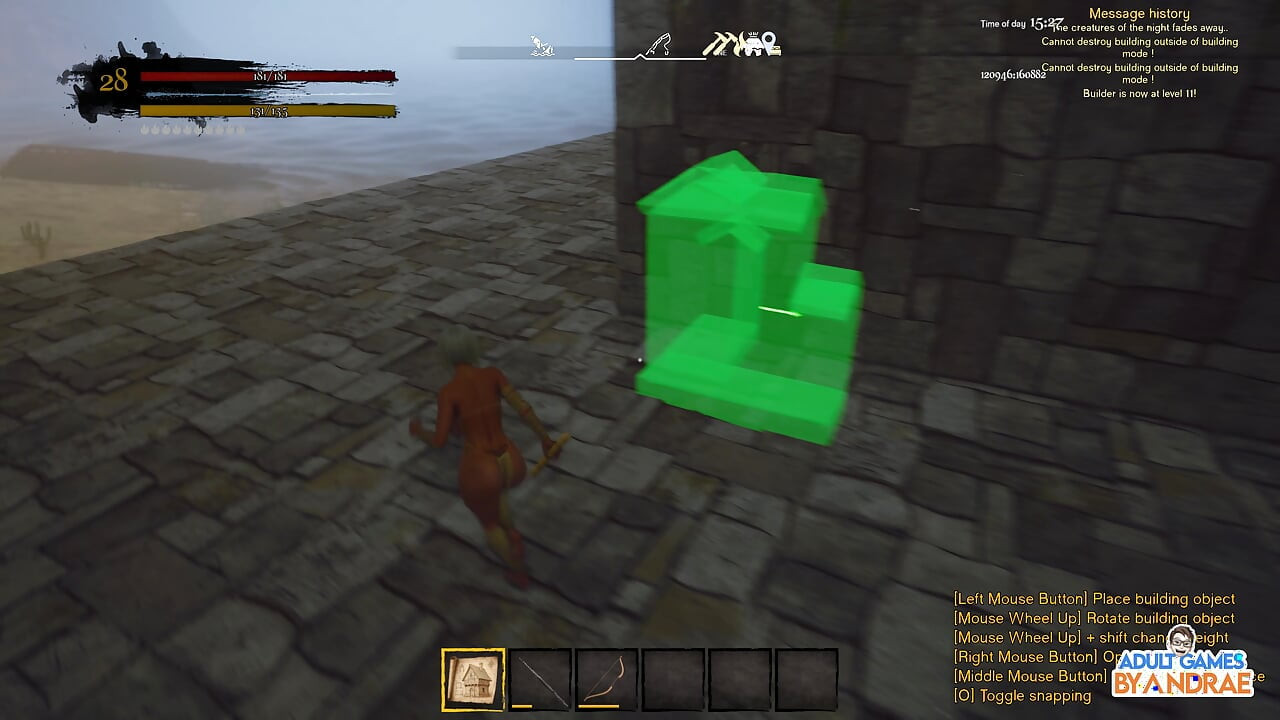Click the crab creature icon near the toolbar
Viewport: 1280px width, 720px height.
pos(752,45)
